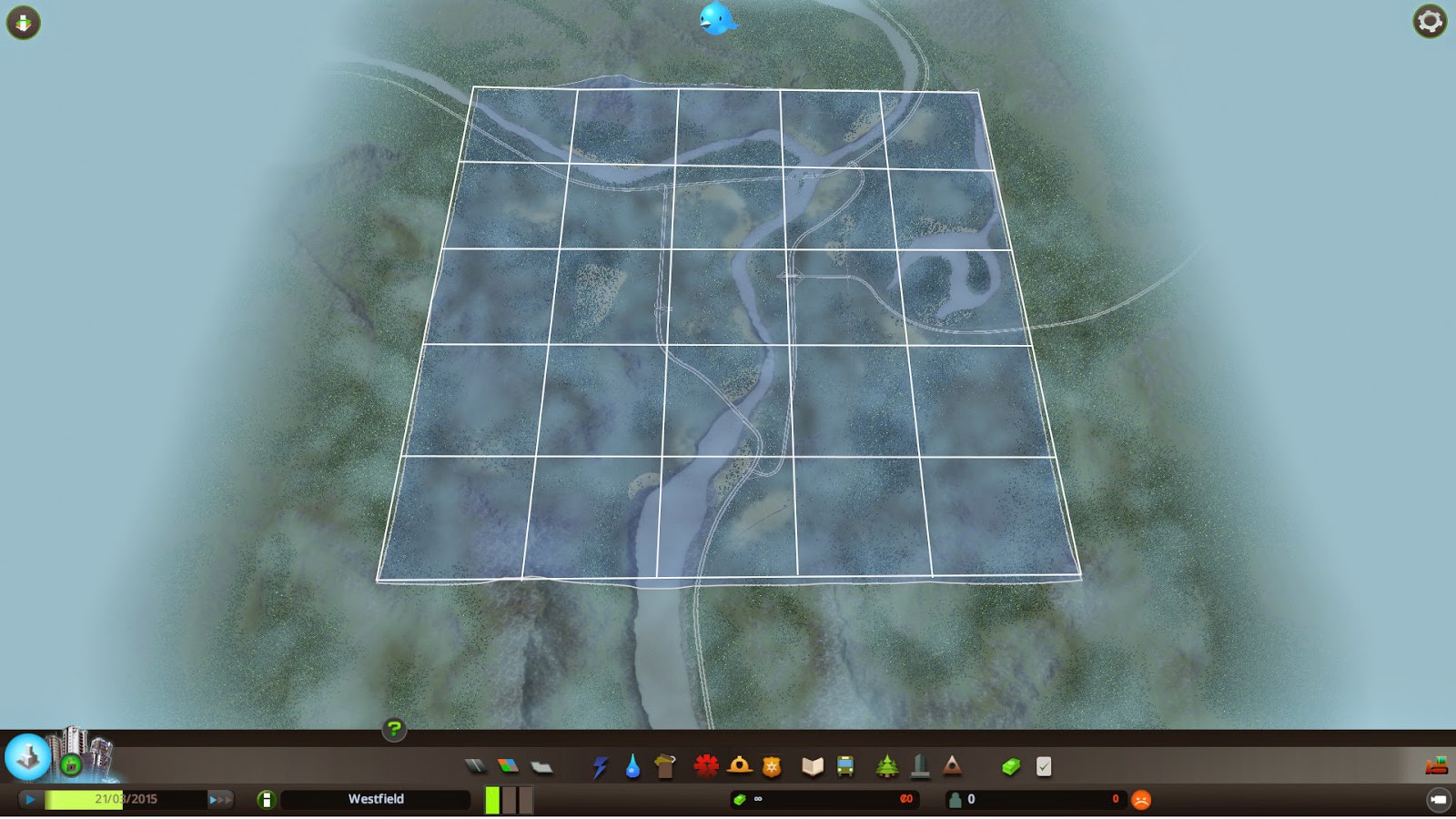Toggle the budget info indicator beside Westfield
Viewport: 1456px width, 819px height.
point(267,799)
